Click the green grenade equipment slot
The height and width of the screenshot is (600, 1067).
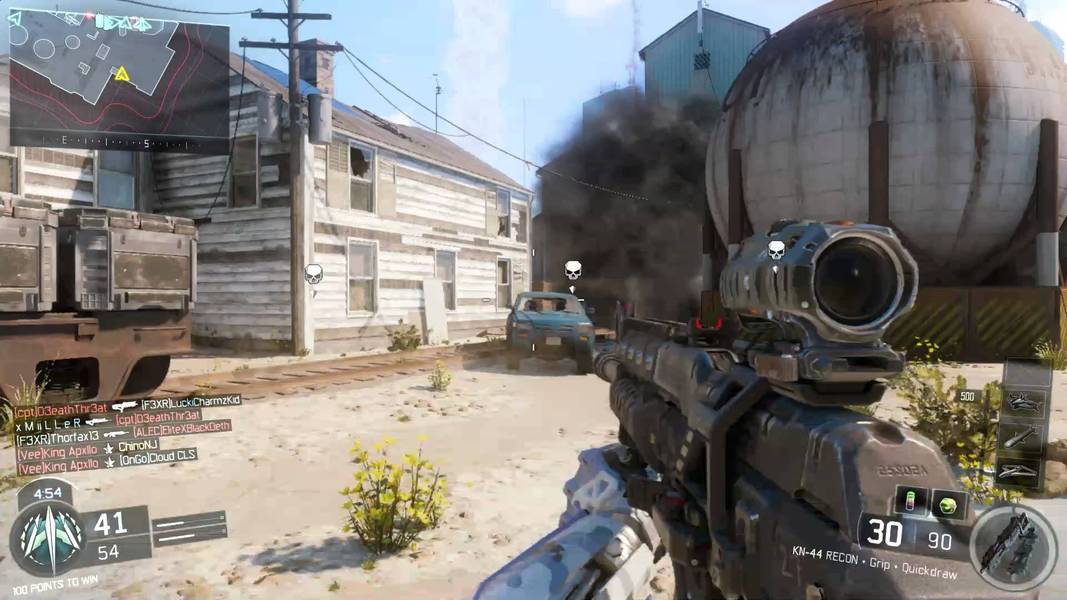pos(947,504)
